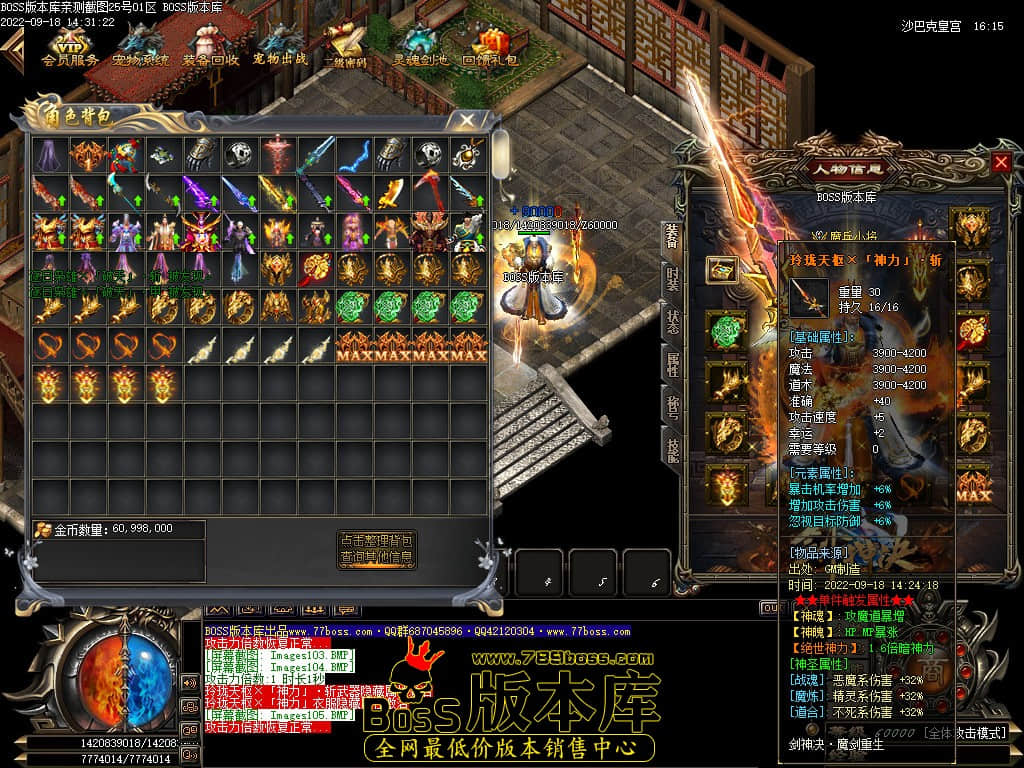This screenshot has width=1024, height=768.
Task: Select the first MAX item in backpack
Action: click(353, 346)
